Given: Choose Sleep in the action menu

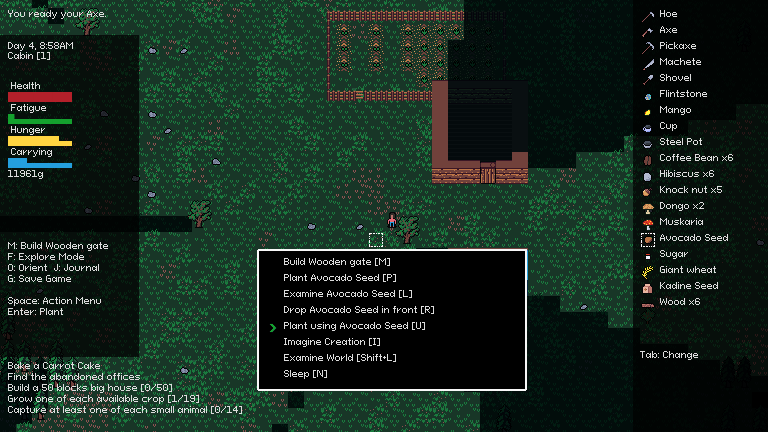Looking at the screenshot, I should click(305, 374).
